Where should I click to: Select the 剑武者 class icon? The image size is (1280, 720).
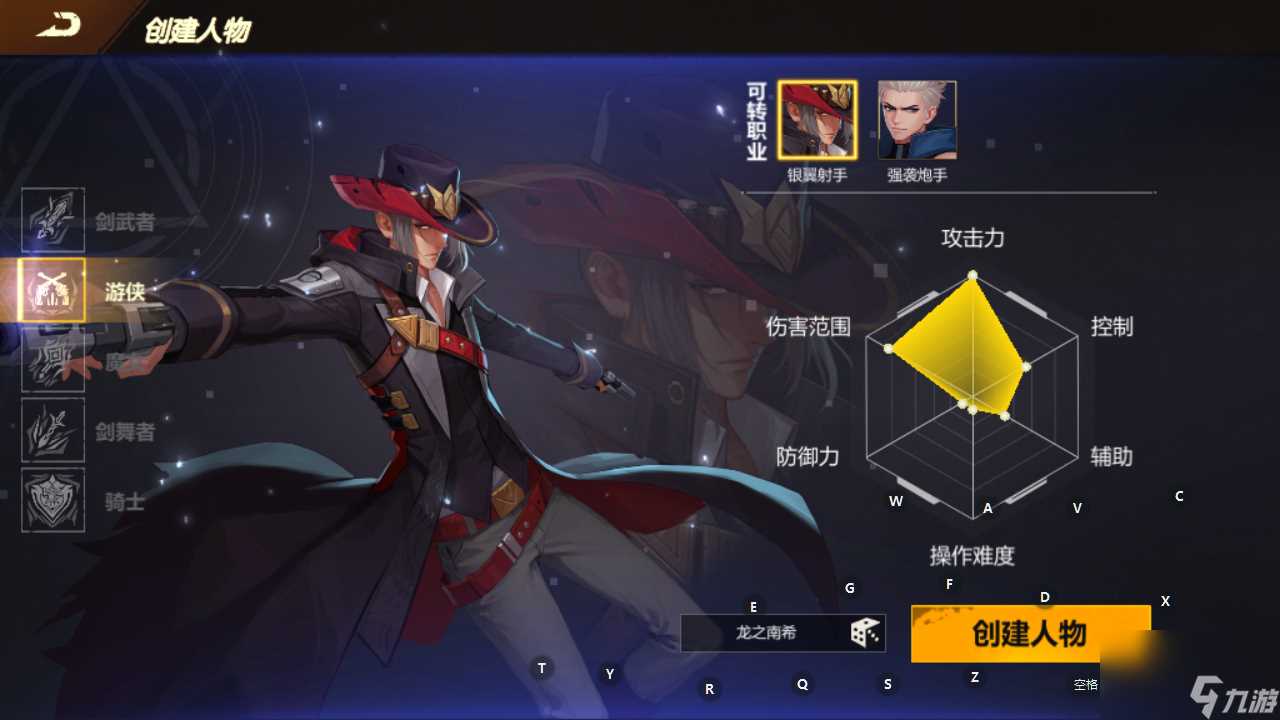pos(53,219)
